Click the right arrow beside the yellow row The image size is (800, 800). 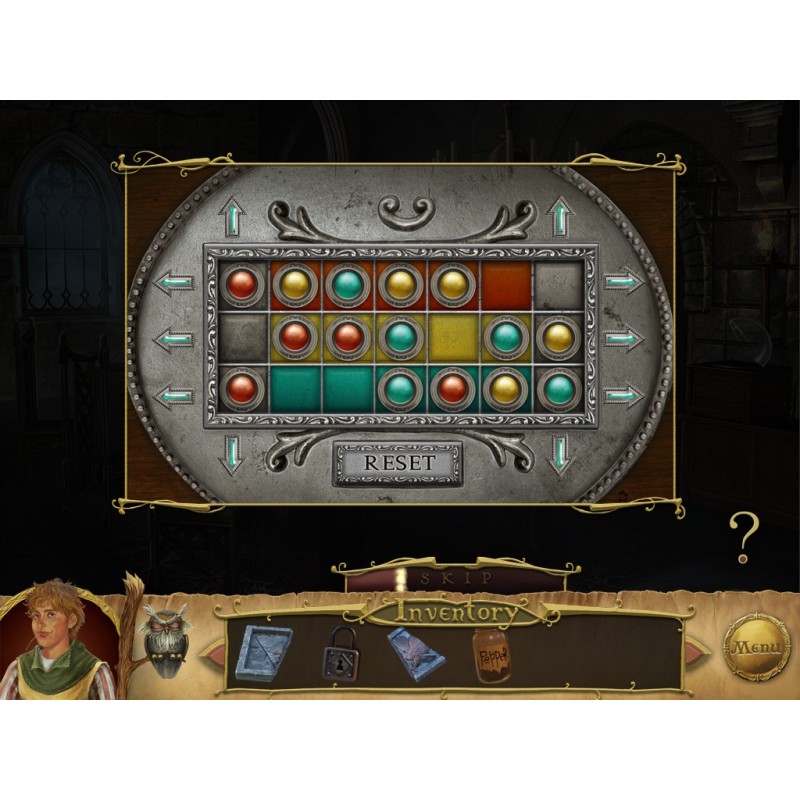[620, 338]
